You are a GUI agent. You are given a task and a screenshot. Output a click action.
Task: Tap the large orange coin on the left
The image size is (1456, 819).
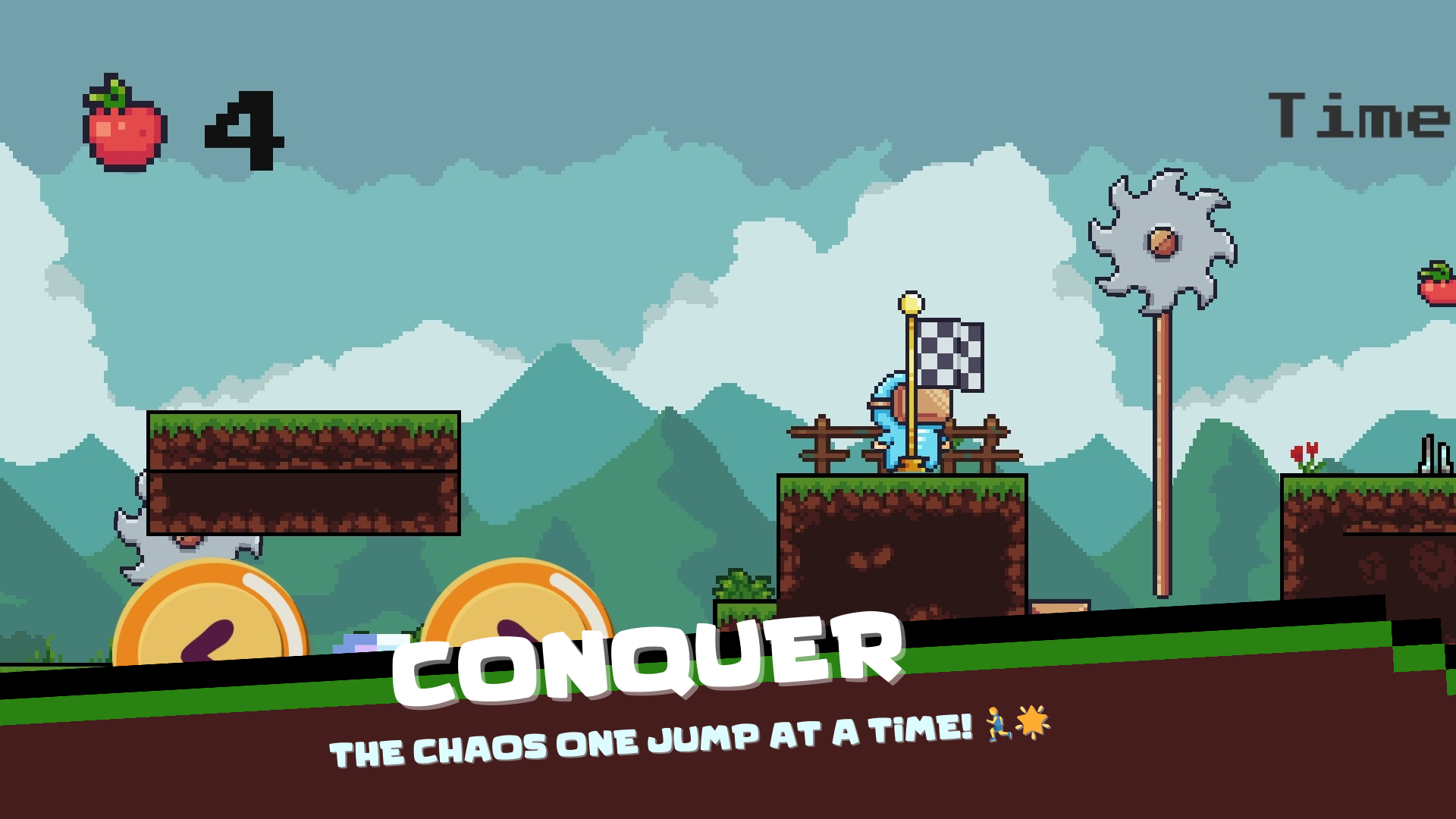(212, 614)
